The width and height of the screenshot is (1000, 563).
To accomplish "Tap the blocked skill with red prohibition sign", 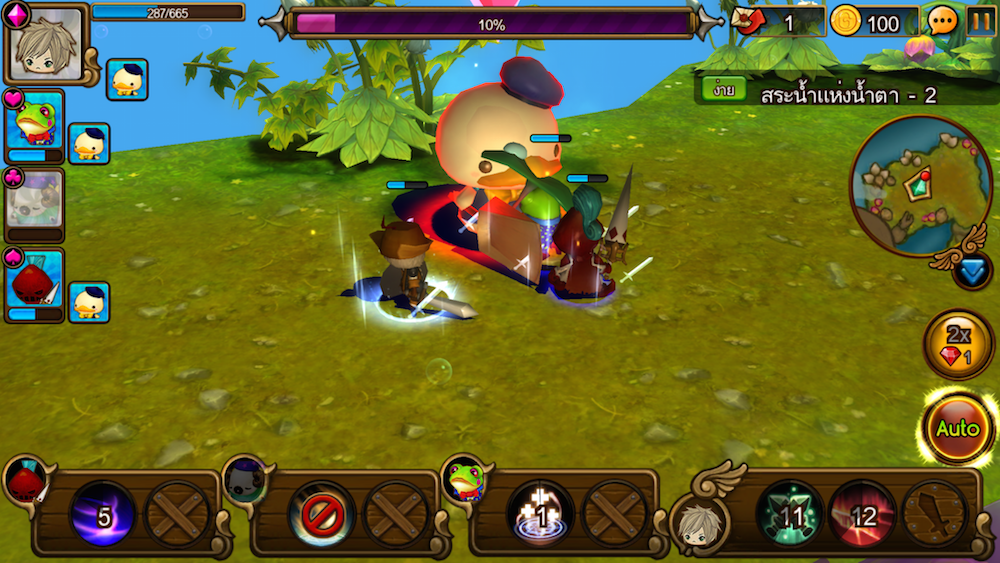I will (x=321, y=516).
